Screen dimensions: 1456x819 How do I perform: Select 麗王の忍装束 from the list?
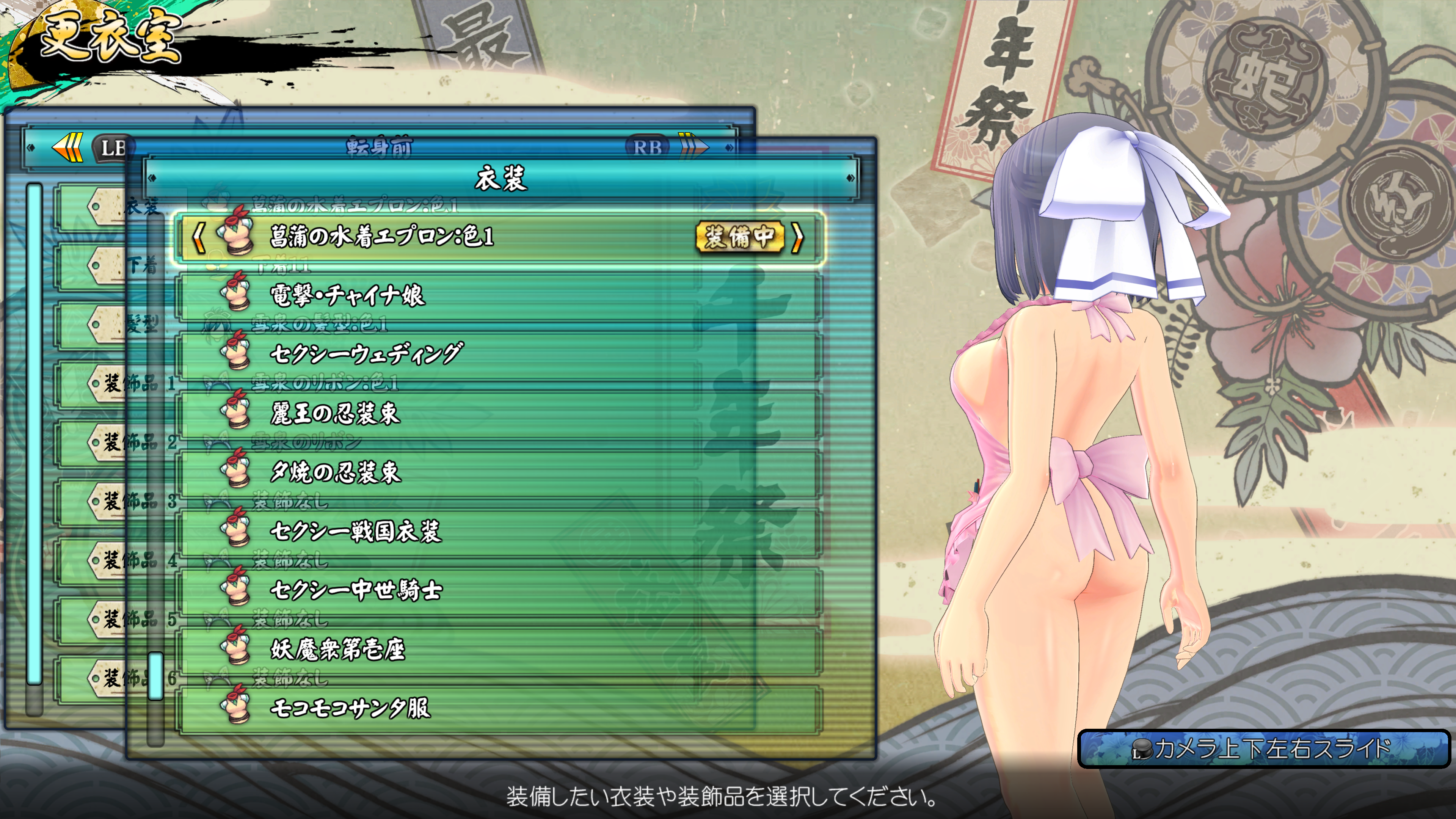click(497, 414)
